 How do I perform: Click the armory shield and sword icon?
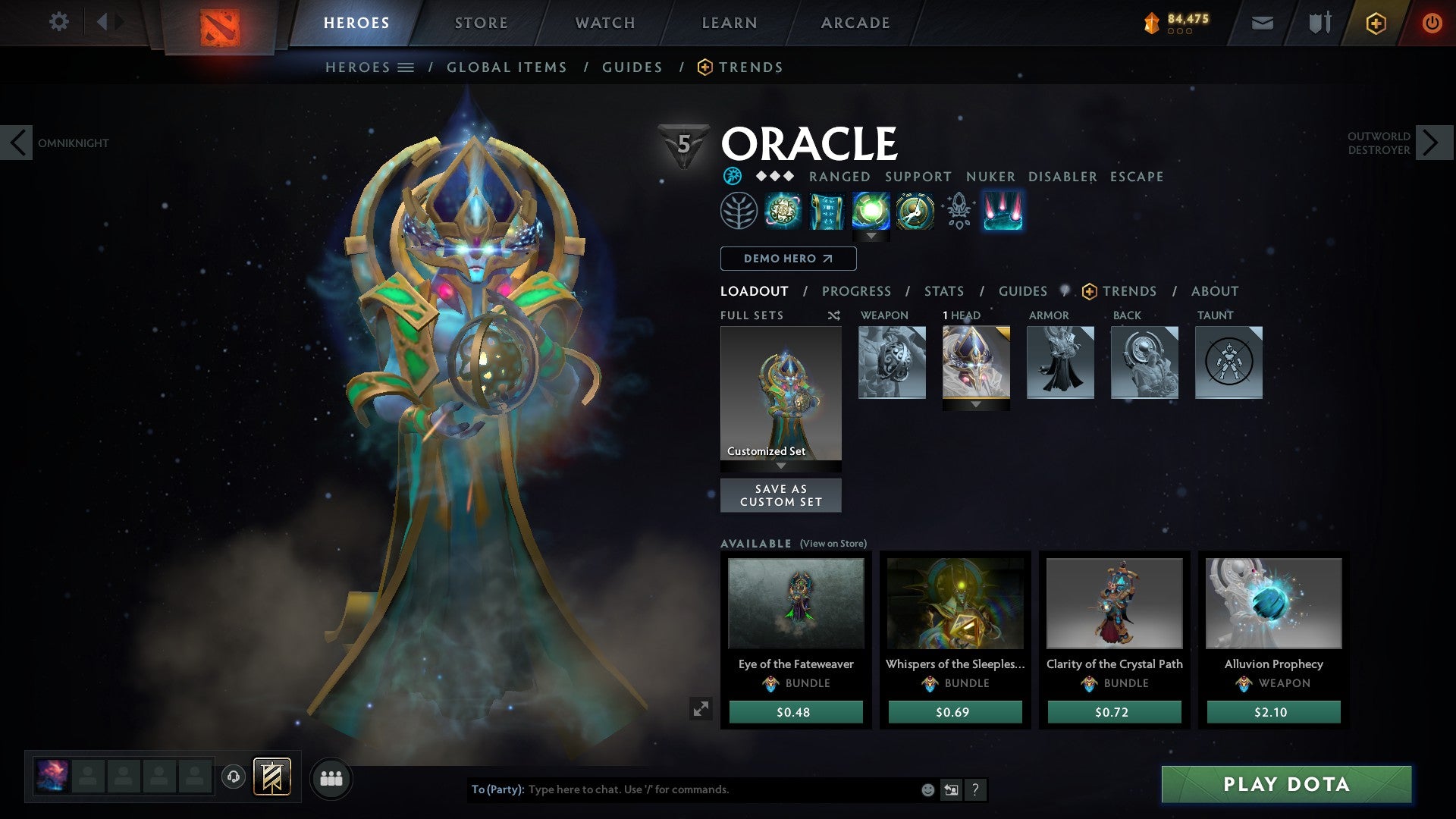pos(1318,22)
